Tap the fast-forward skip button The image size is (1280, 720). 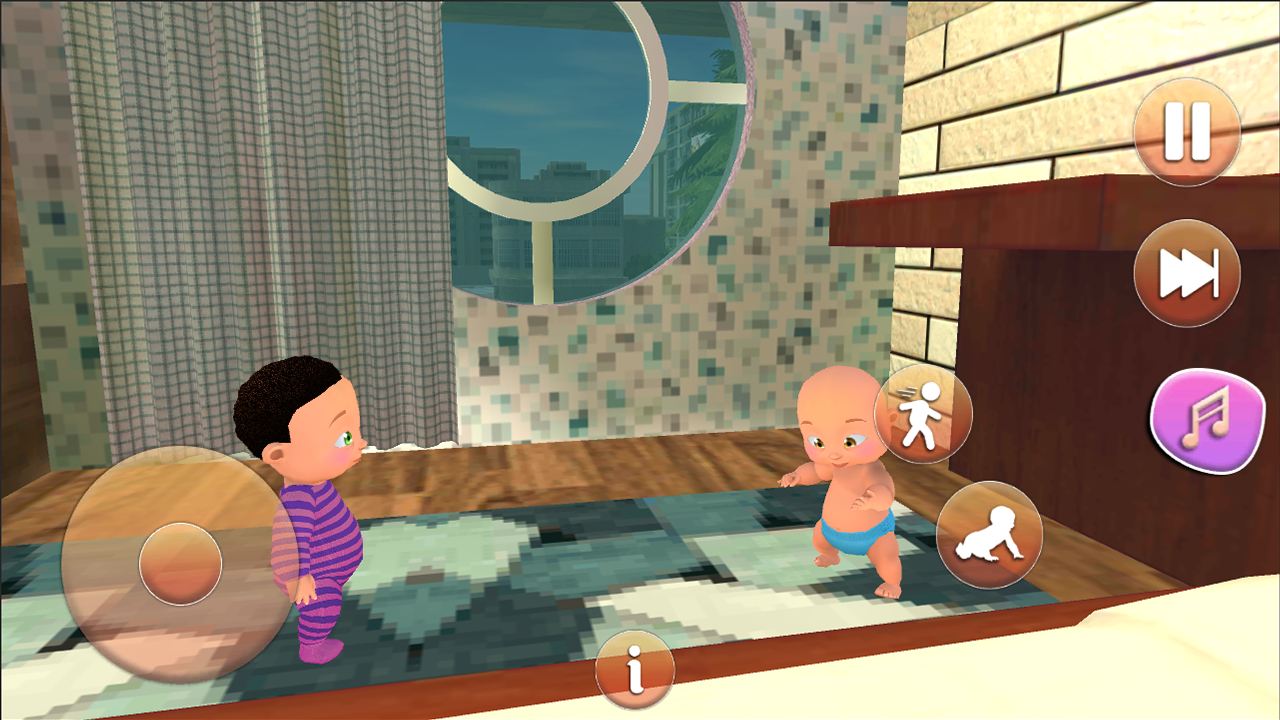[1185, 272]
